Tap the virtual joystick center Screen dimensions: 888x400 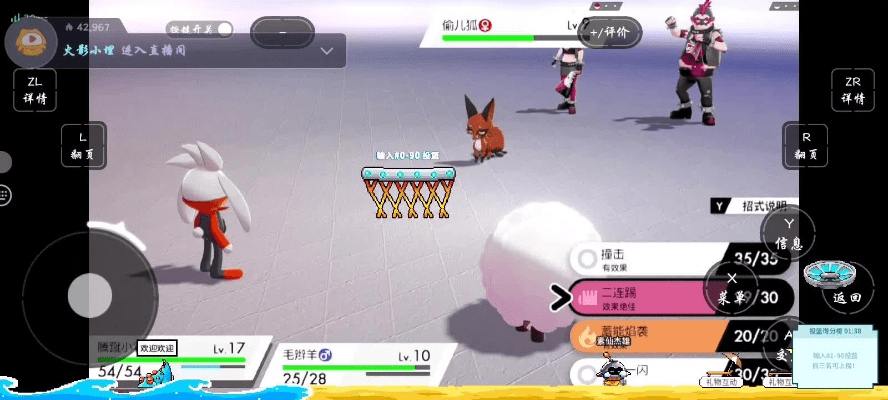[89, 294]
